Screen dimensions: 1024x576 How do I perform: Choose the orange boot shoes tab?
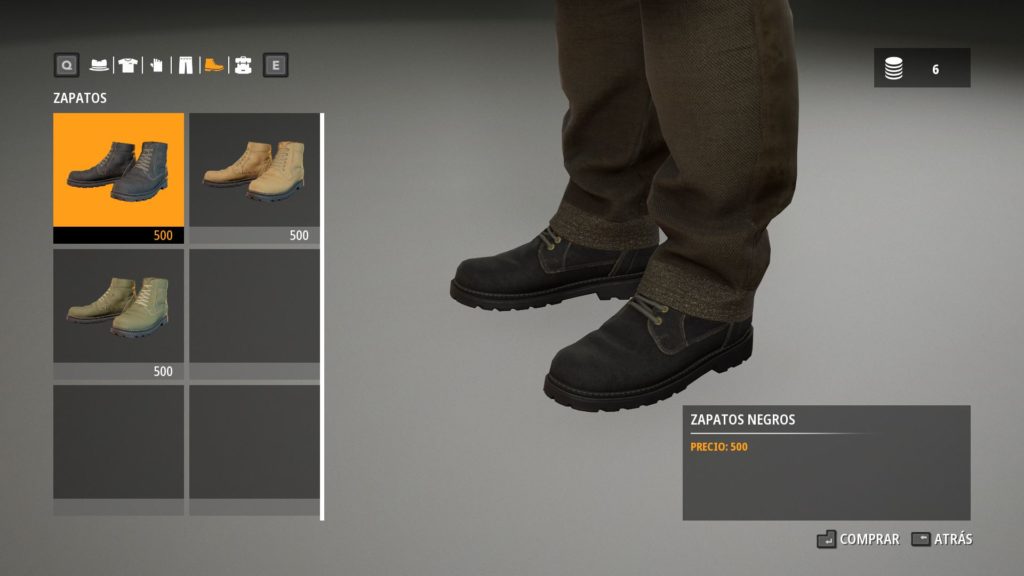(x=214, y=66)
